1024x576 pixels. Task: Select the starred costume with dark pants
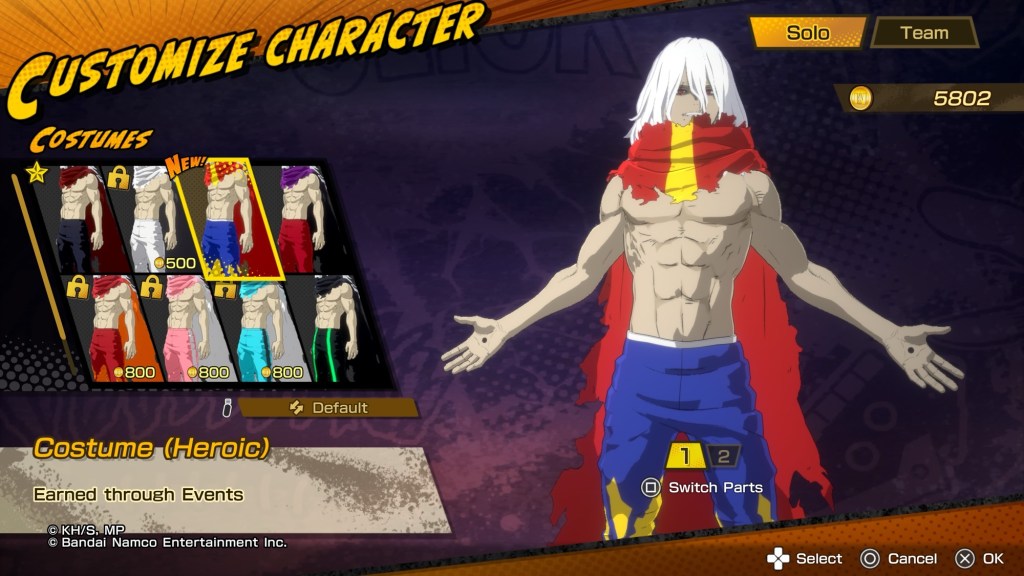pyautogui.click(x=82, y=220)
